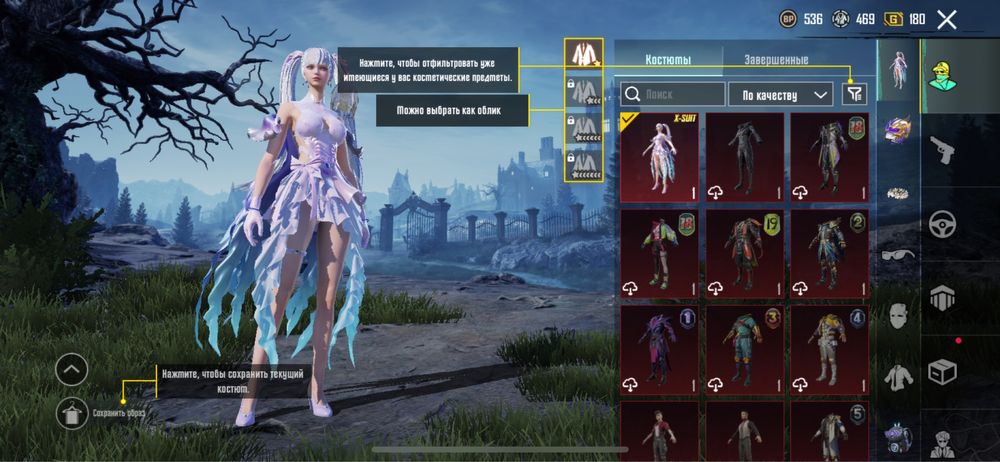Open the steering wheel vehicle category
Image resolution: width=1000 pixels, height=462 pixels.
(x=942, y=224)
